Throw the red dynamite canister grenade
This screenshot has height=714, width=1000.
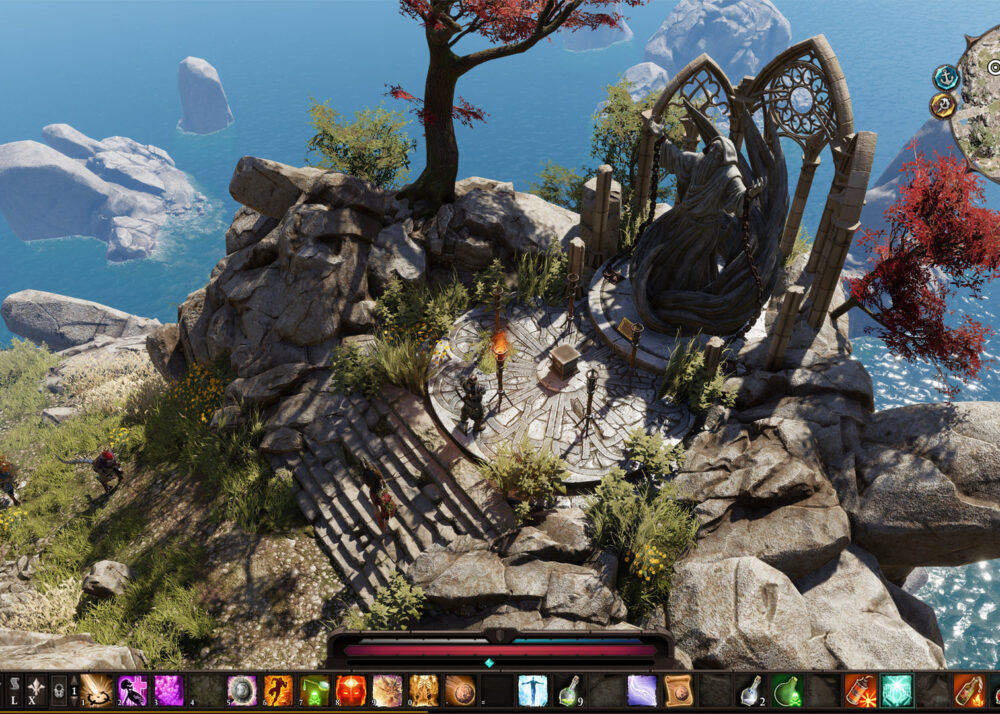[x=859, y=691]
